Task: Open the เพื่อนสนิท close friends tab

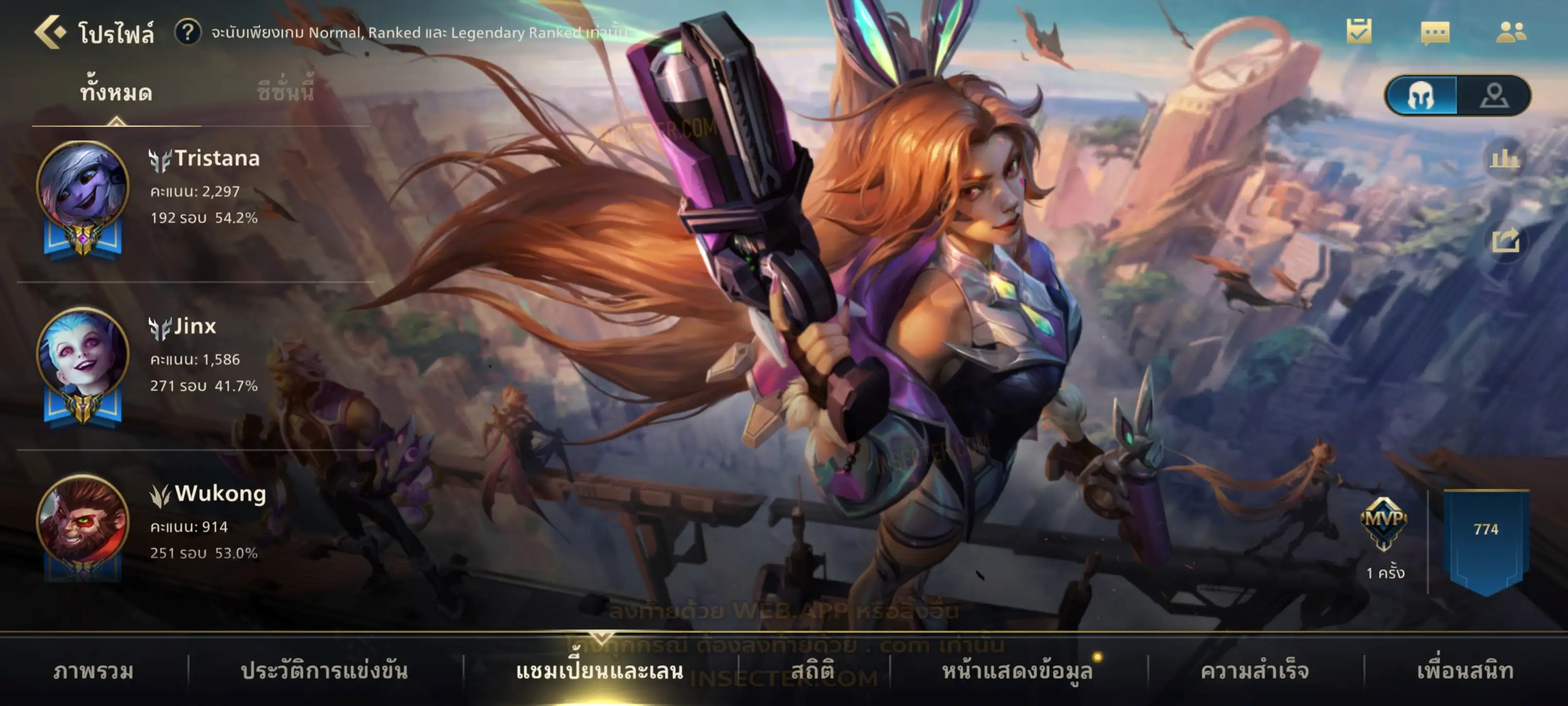Action: (x=1465, y=671)
